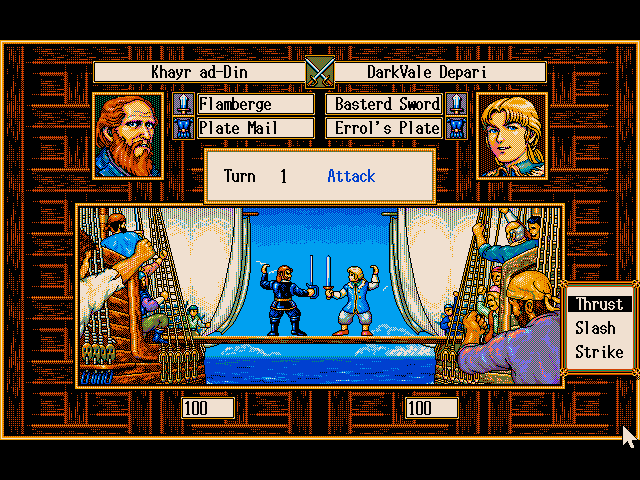Pick the Strike attack option

click(x=599, y=352)
